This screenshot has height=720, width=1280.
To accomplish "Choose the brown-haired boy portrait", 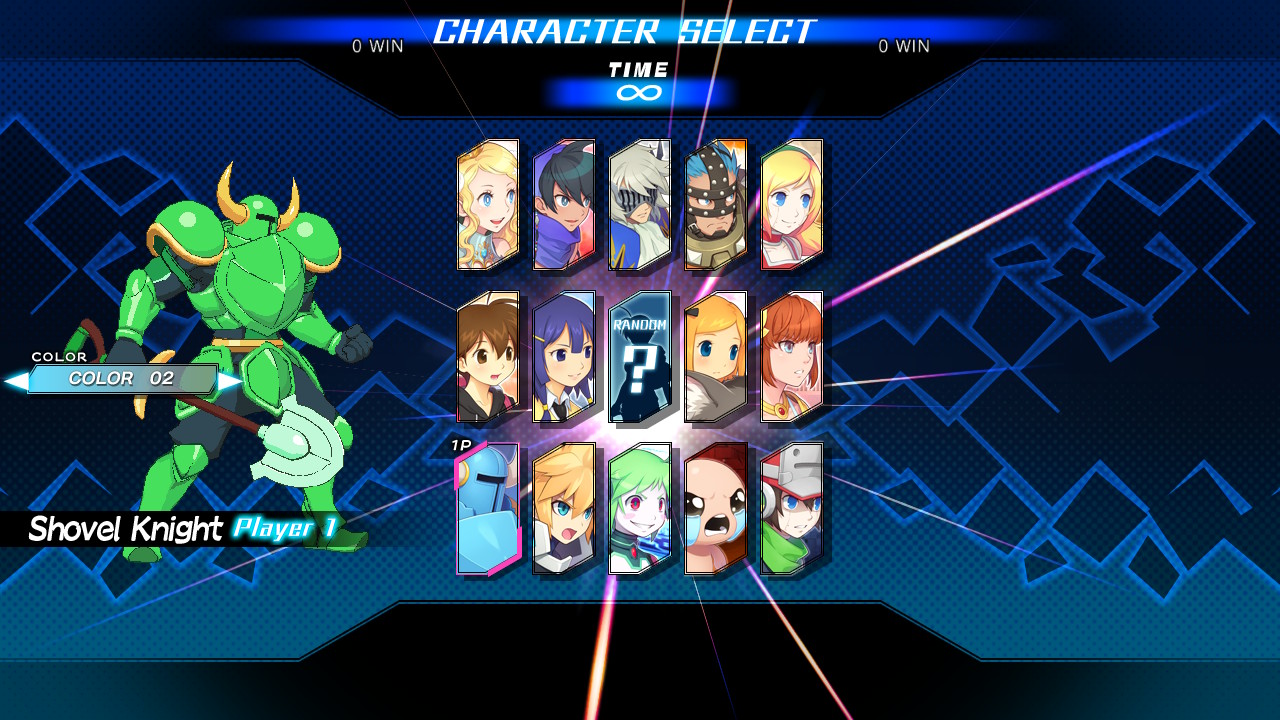I will tap(488, 357).
